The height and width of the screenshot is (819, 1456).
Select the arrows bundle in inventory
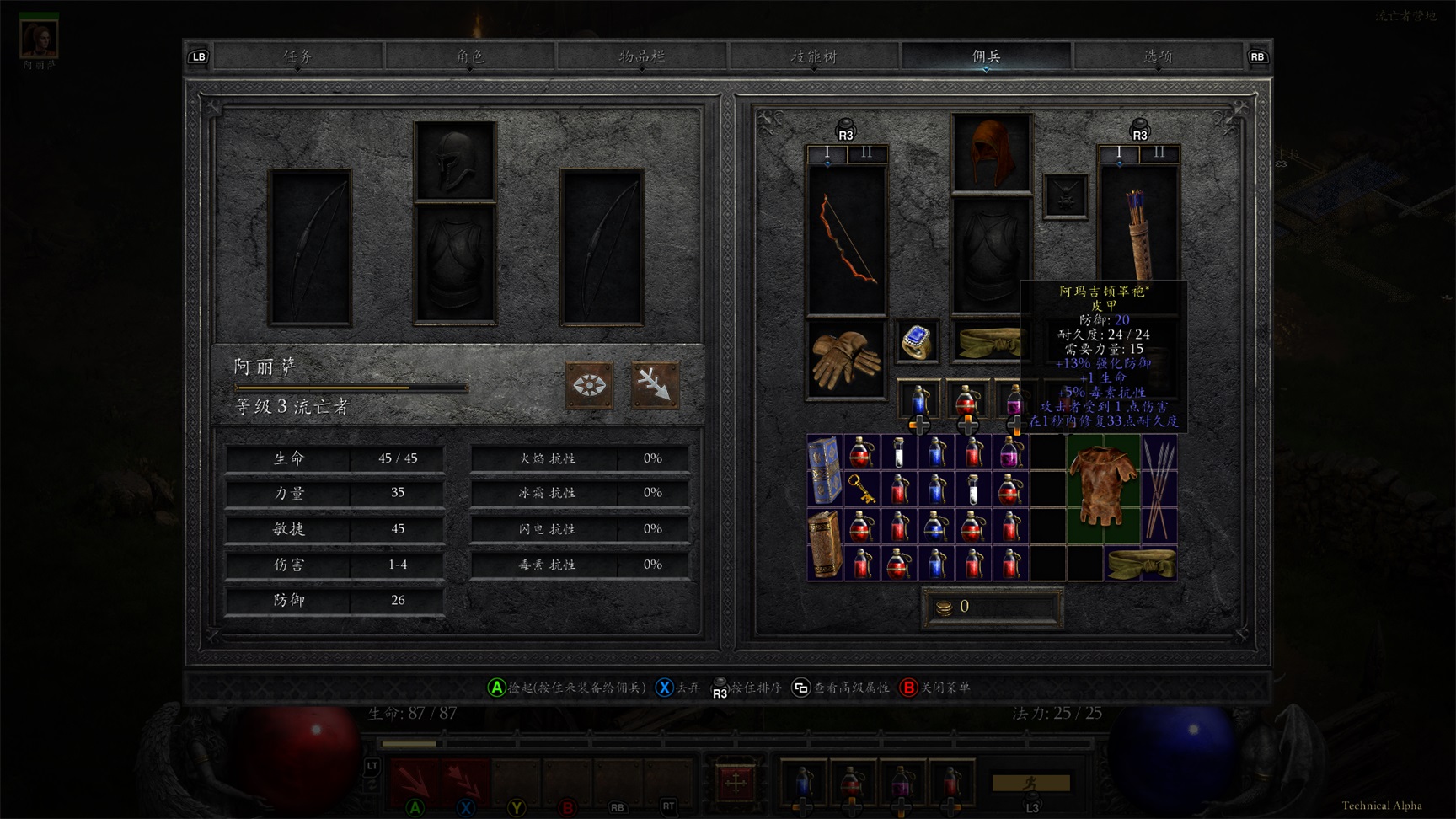coord(1159,489)
